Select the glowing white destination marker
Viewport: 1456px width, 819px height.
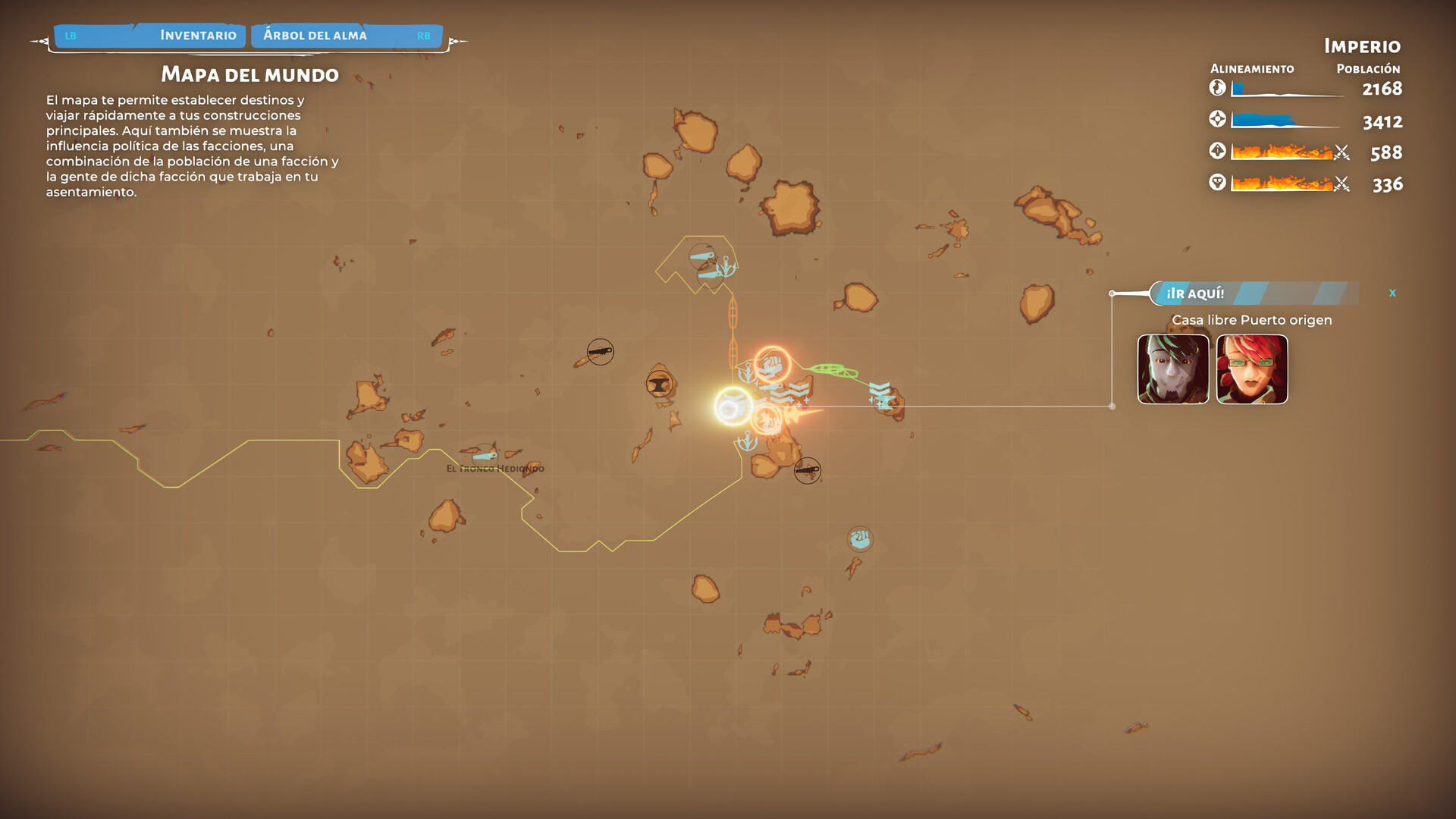point(733,407)
